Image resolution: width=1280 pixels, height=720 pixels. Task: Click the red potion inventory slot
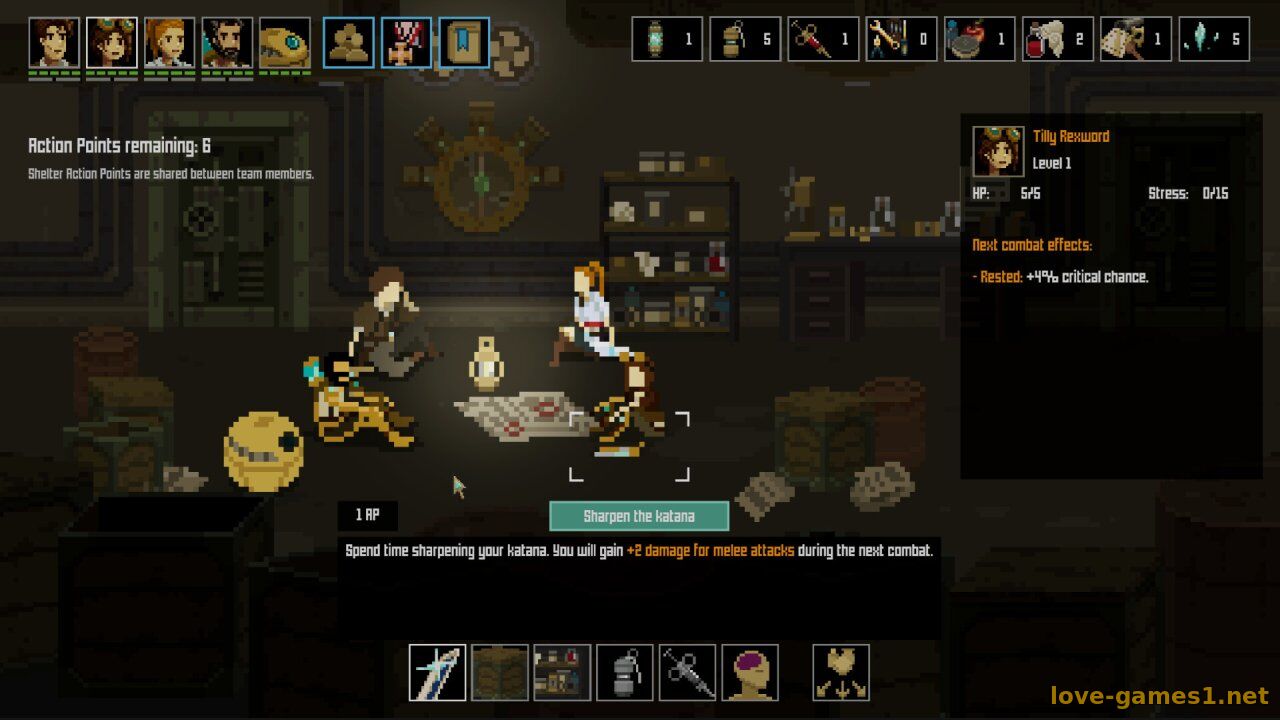(x=980, y=39)
